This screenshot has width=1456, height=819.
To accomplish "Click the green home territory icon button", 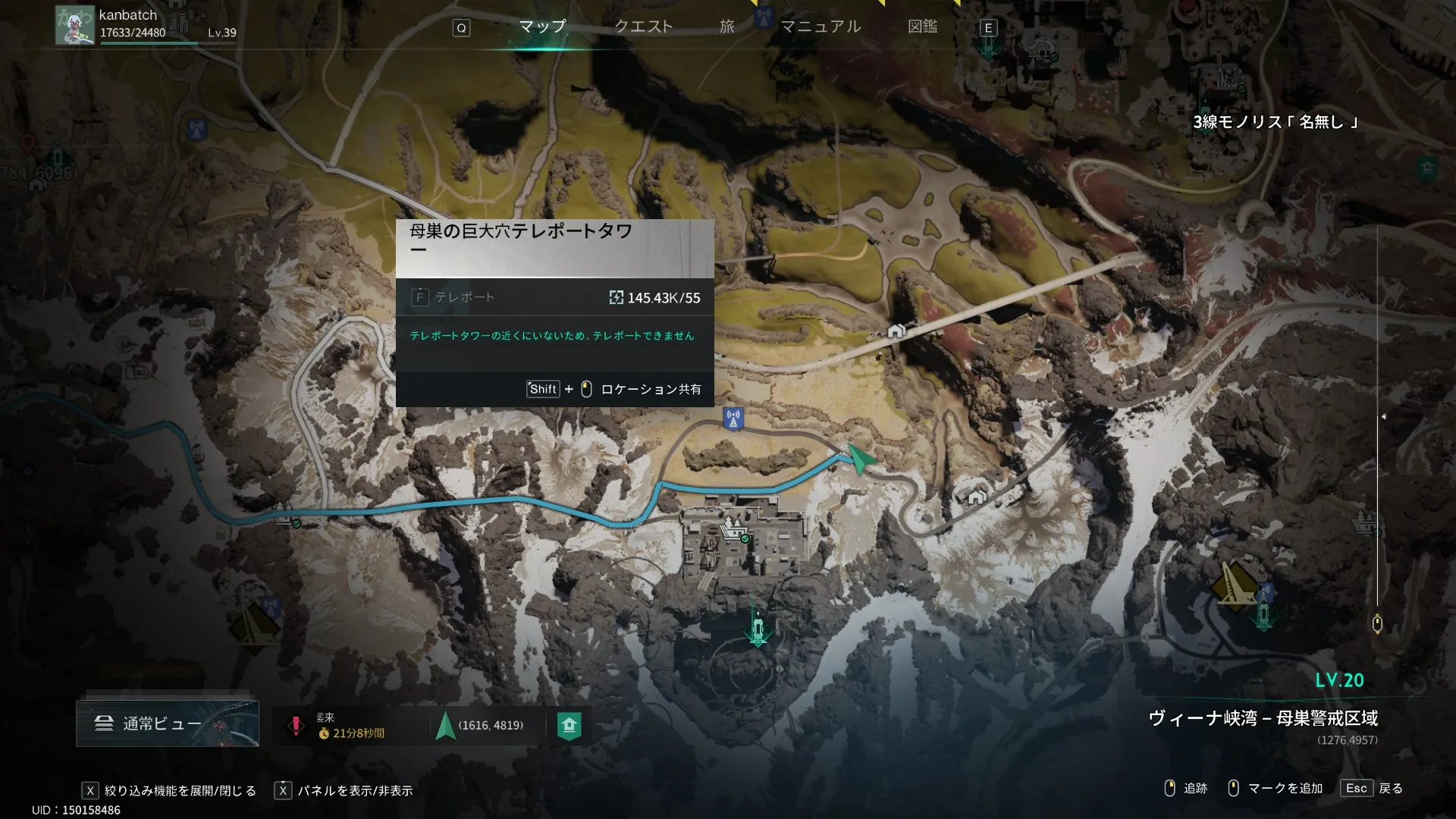I will pos(569,726).
